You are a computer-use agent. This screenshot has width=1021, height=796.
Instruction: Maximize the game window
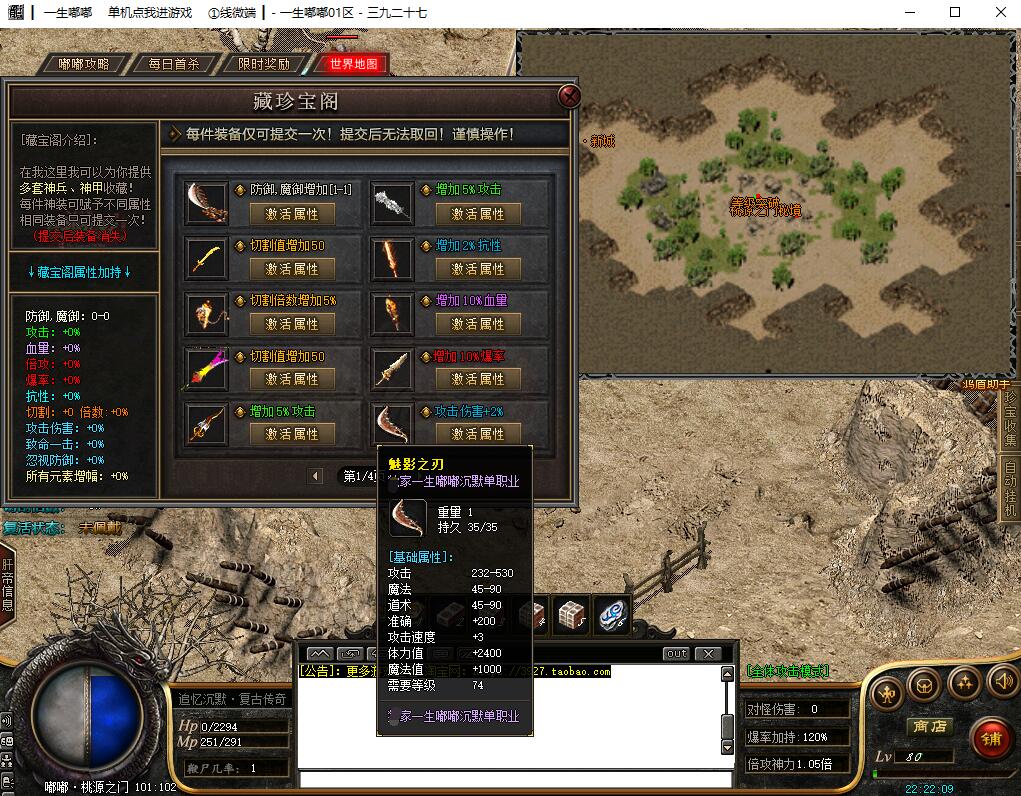(x=955, y=13)
